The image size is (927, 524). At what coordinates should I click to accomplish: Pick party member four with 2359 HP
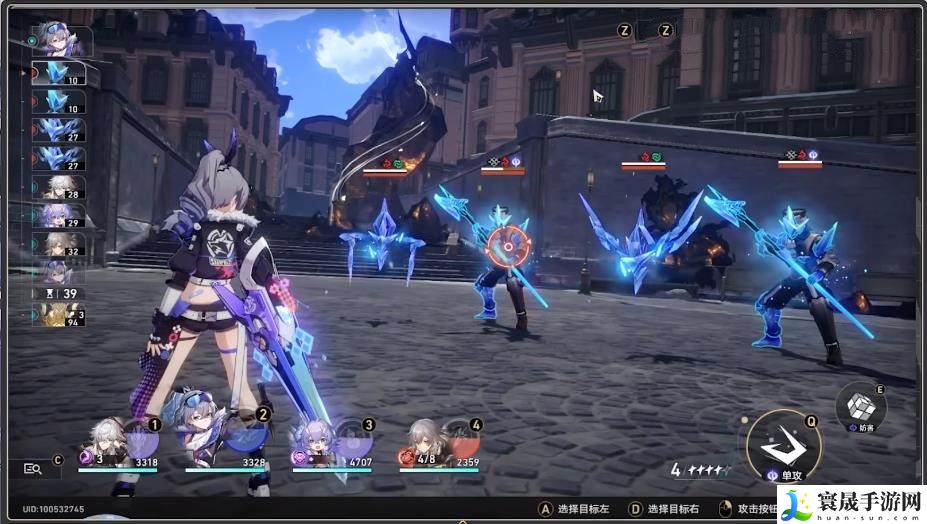pyautogui.click(x=429, y=441)
